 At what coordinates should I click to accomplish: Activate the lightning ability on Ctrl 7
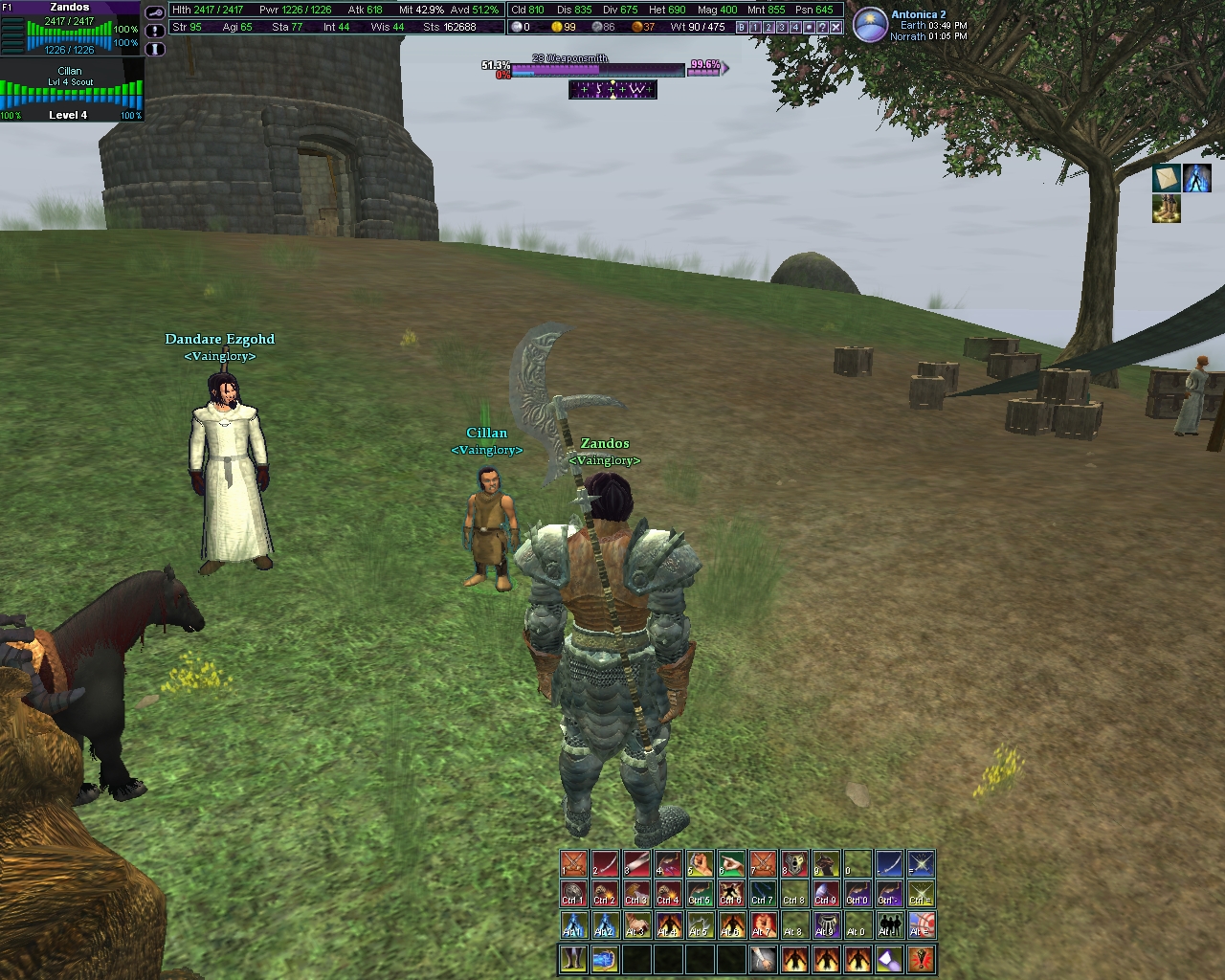coord(763,895)
